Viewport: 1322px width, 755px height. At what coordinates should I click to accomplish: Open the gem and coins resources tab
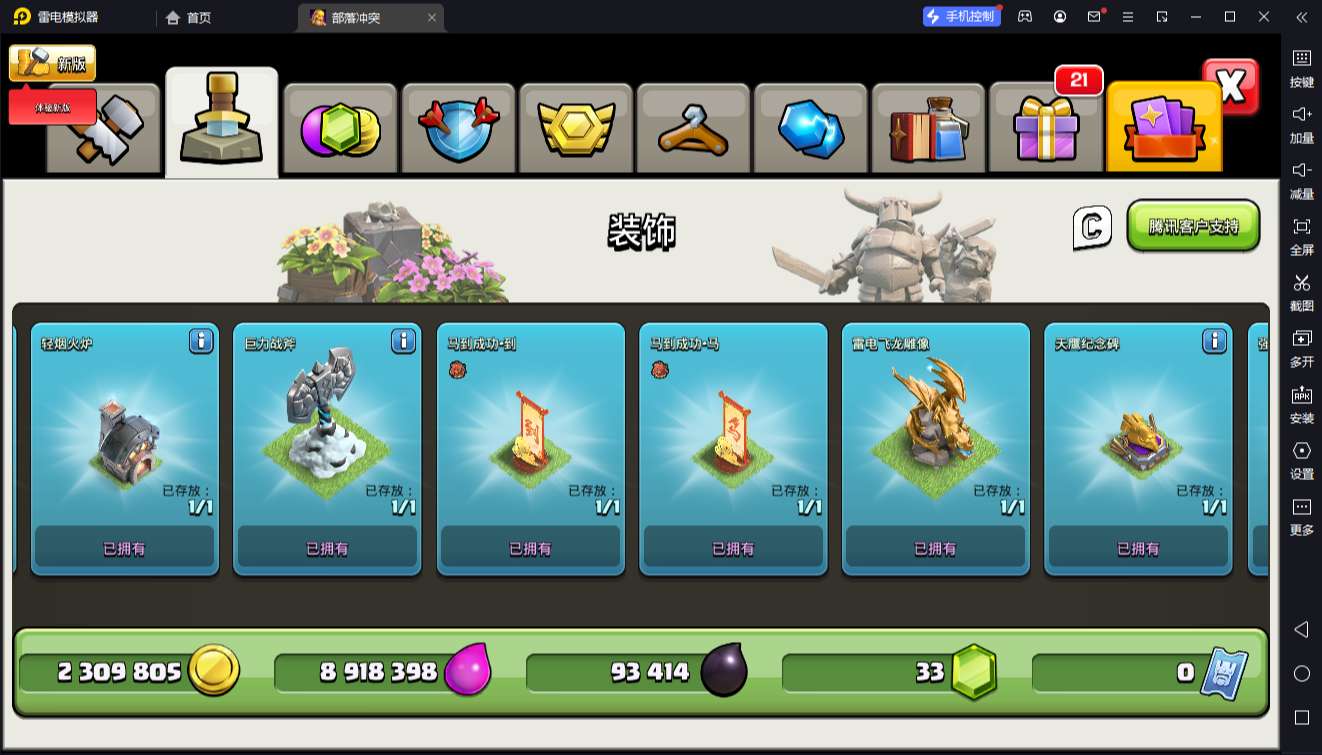[340, 130]
